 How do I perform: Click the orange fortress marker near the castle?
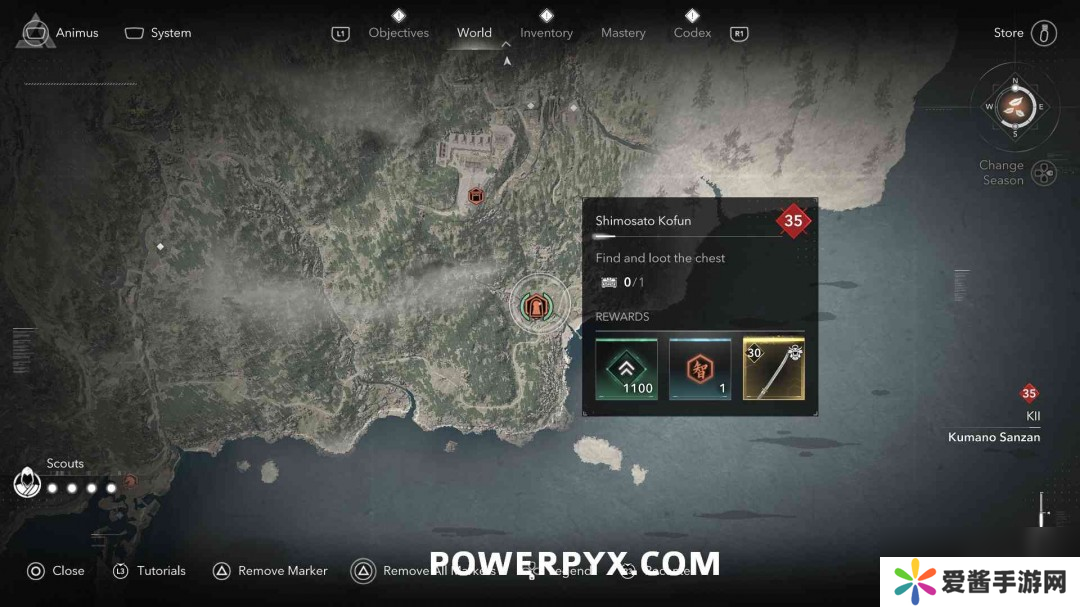tap(476, 196)
